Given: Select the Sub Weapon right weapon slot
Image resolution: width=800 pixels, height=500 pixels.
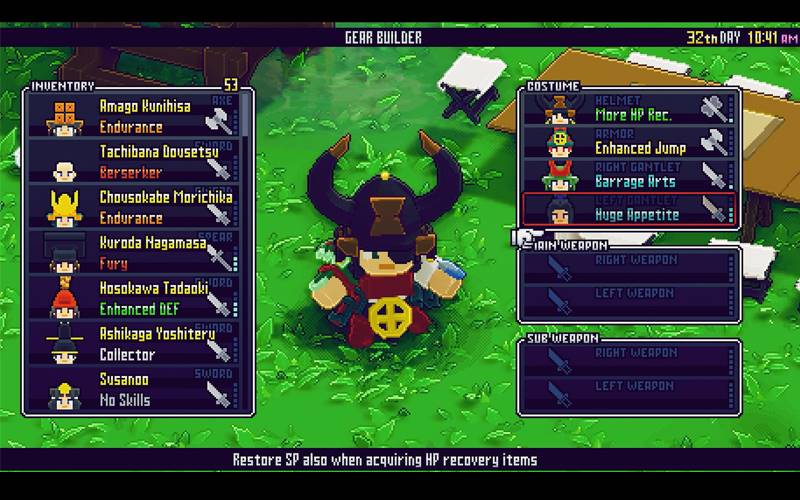Looking at the screenshot, I should pyautogui.click(x=630, y=360).
